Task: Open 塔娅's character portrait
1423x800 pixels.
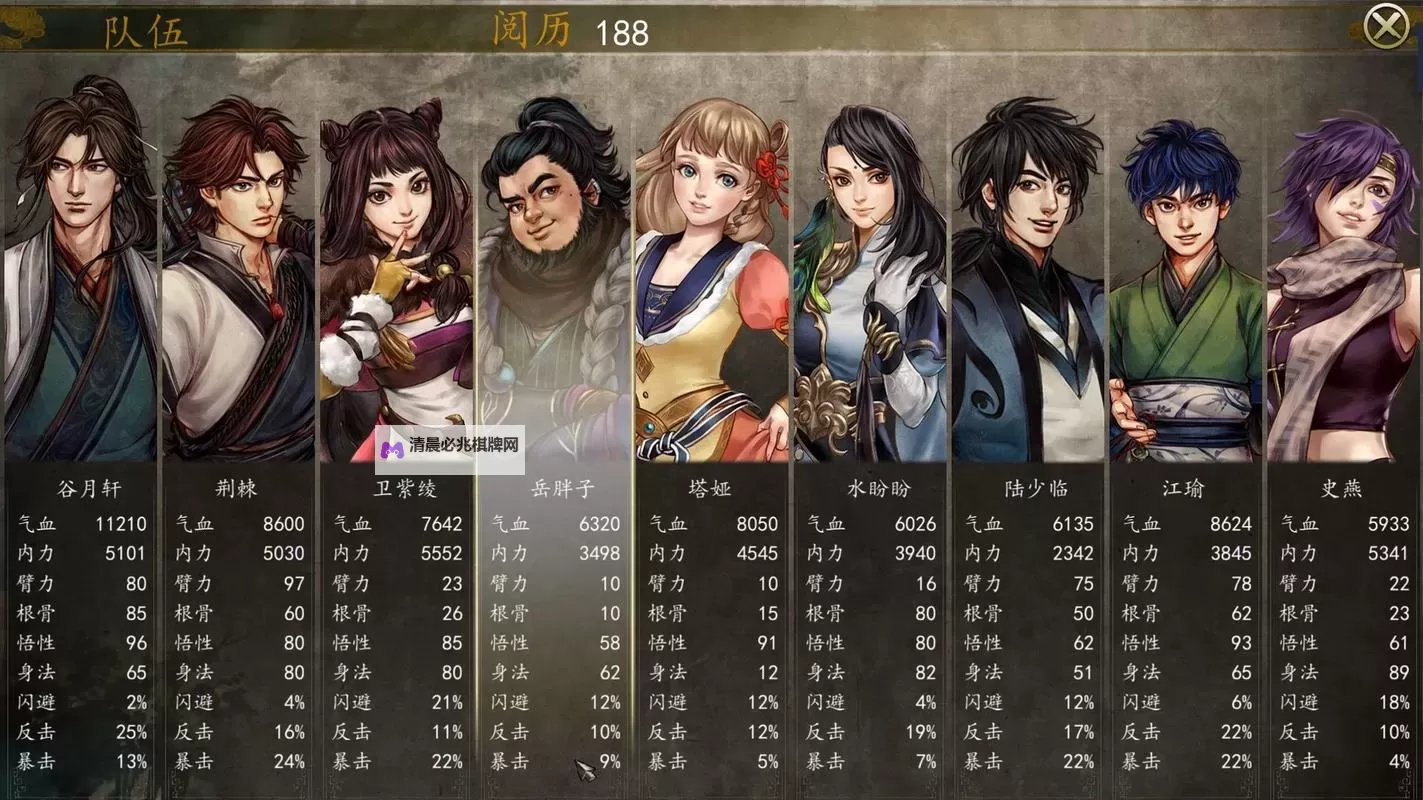Action: click(x=711, y=280)
